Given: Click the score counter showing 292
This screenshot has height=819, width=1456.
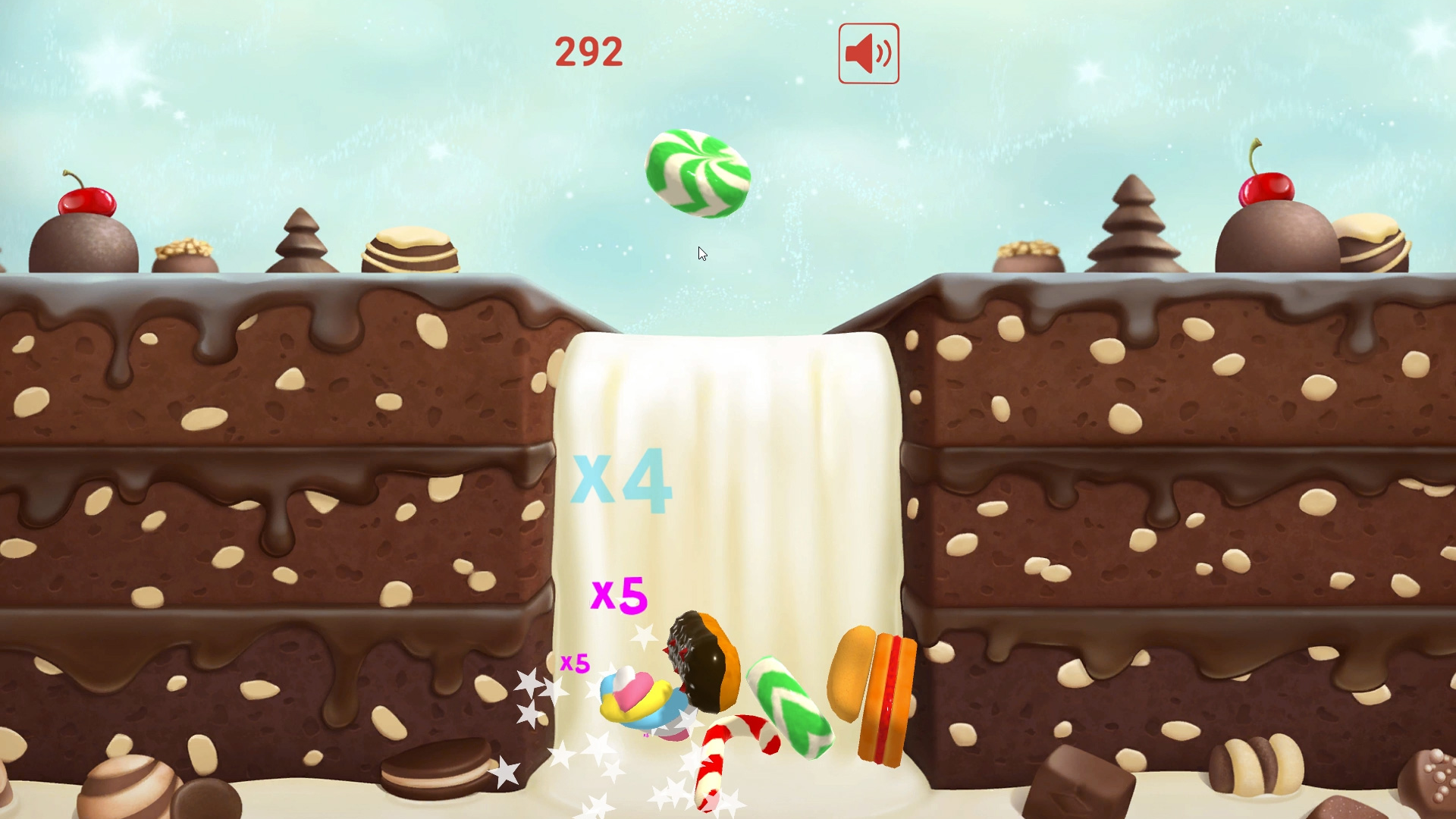Looking at the screenshot, I should point(589,50).
